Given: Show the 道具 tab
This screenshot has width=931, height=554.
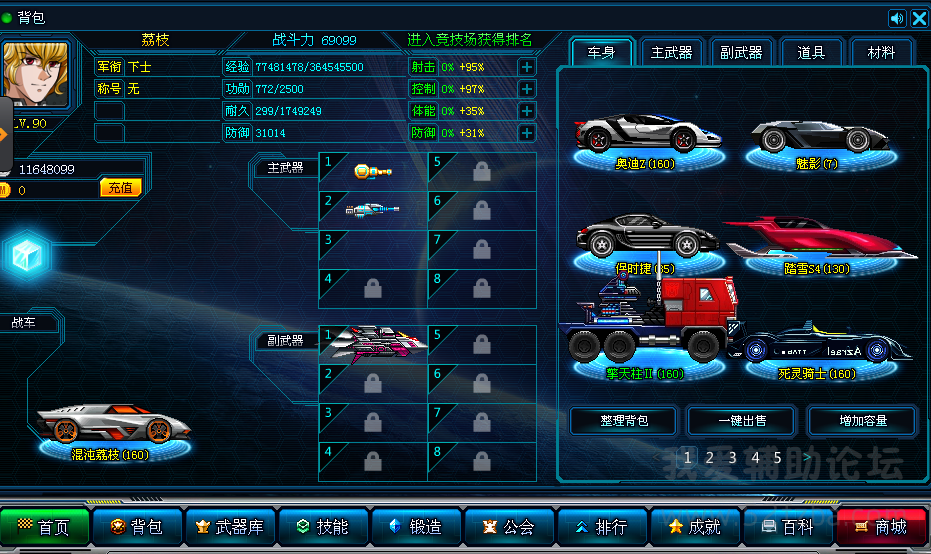Looking at the screenshot, I should (811, 52).
